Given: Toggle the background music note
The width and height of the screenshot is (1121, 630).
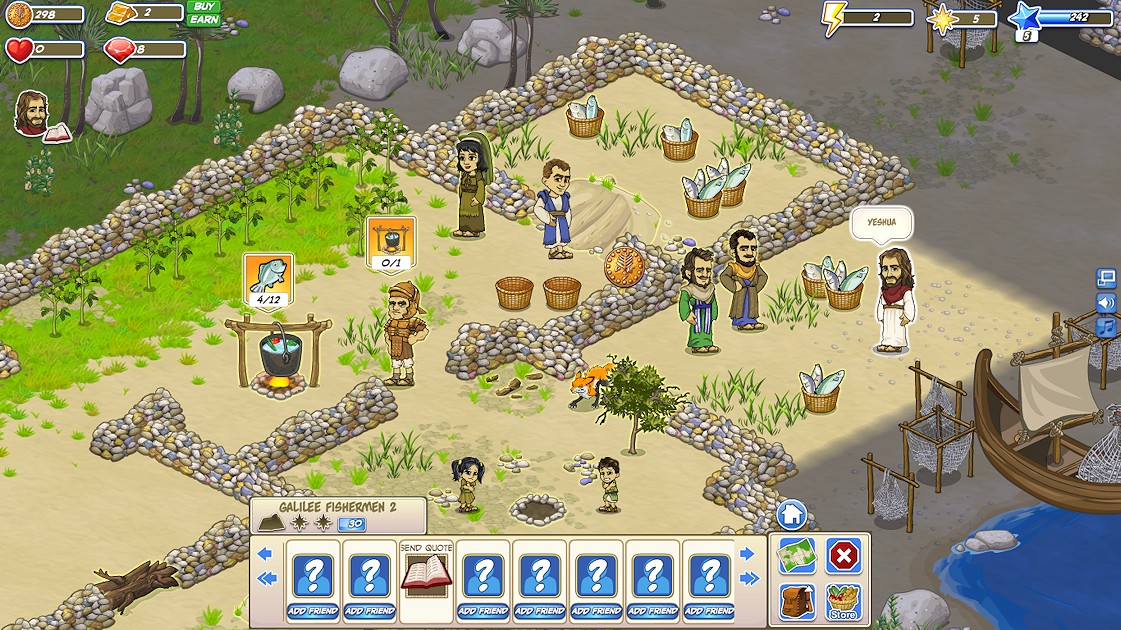Looking at the screenshot, I should click(1106, 327).
